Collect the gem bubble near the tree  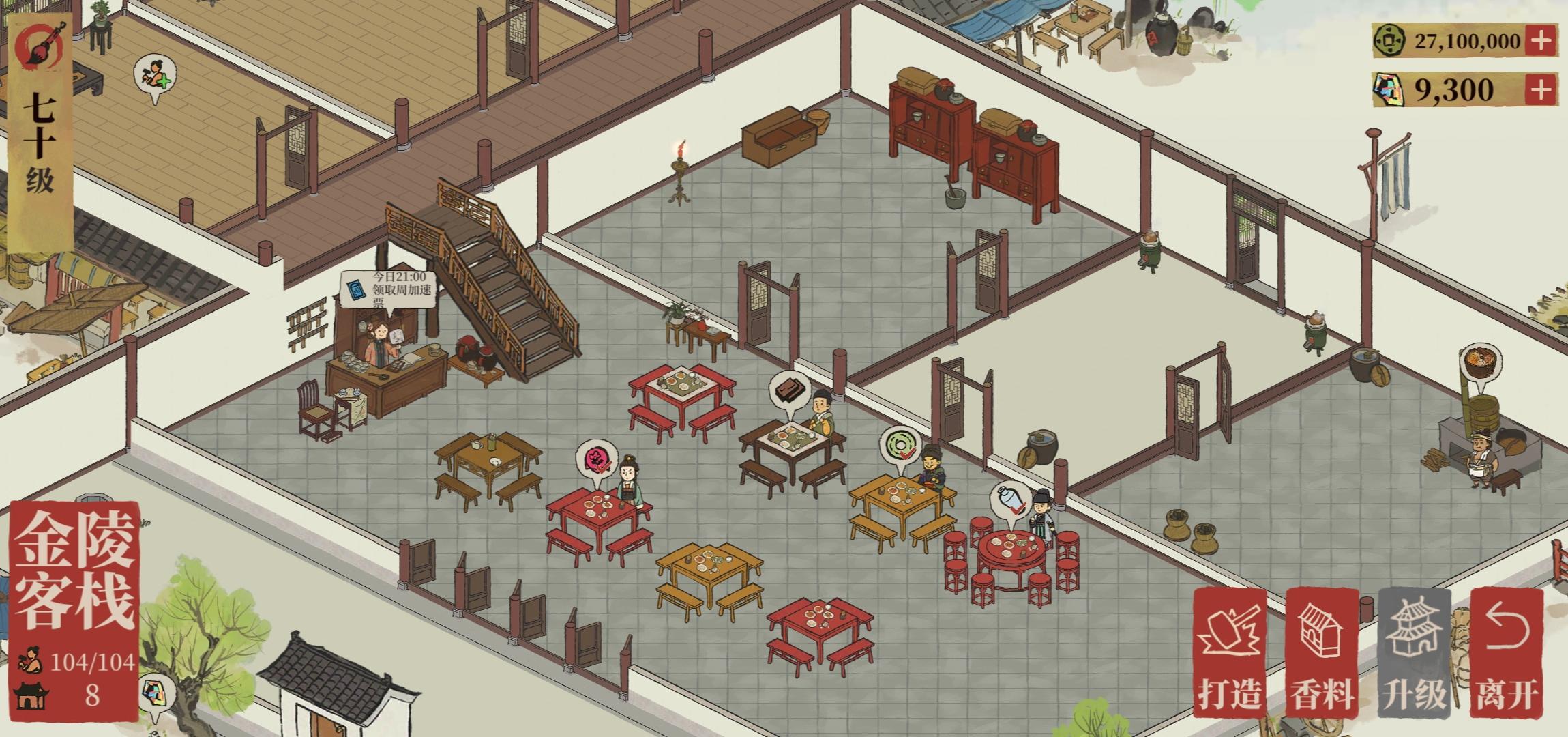pyautogui.click(x=154, y=694)
